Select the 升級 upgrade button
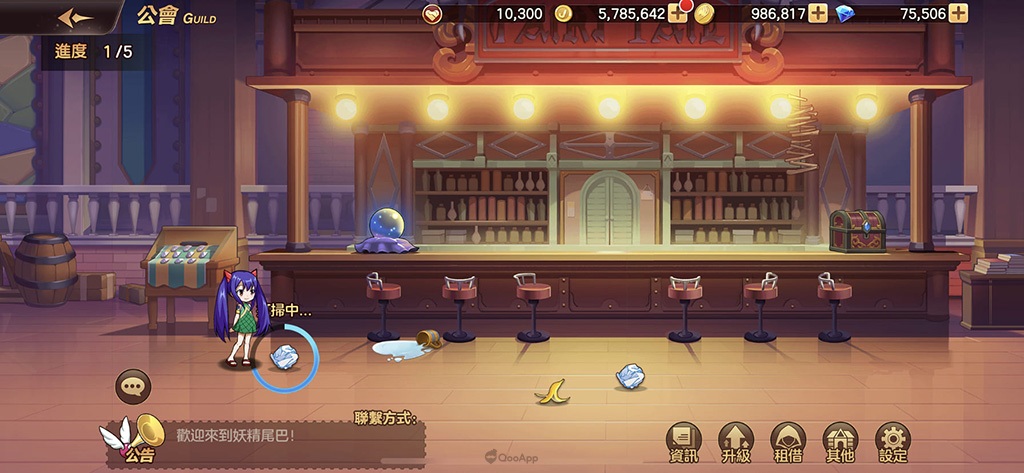Screen dimensions: 1024x473 tap(736, 442)
